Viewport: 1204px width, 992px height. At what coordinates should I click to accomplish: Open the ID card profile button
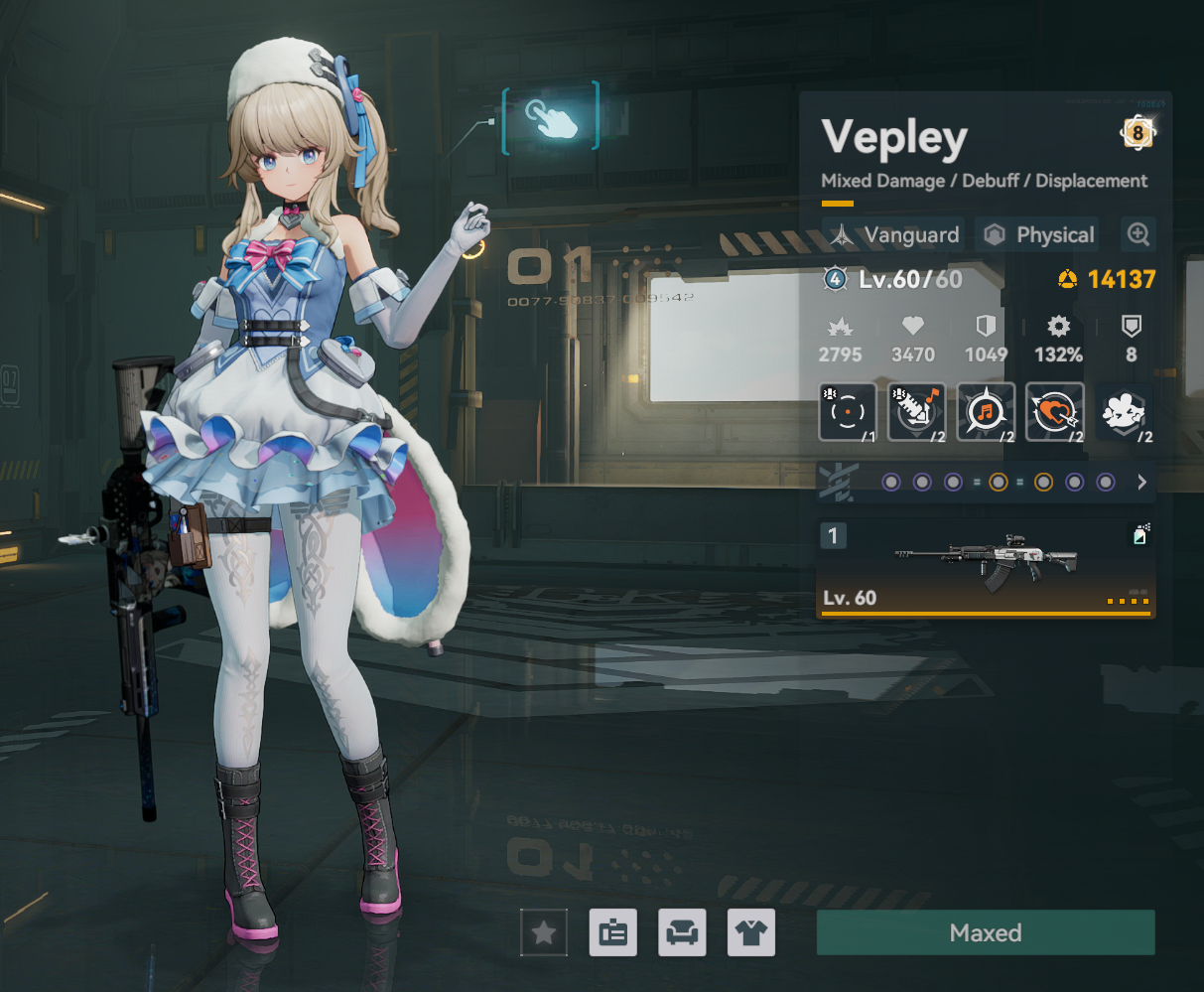tap(612, 932)
